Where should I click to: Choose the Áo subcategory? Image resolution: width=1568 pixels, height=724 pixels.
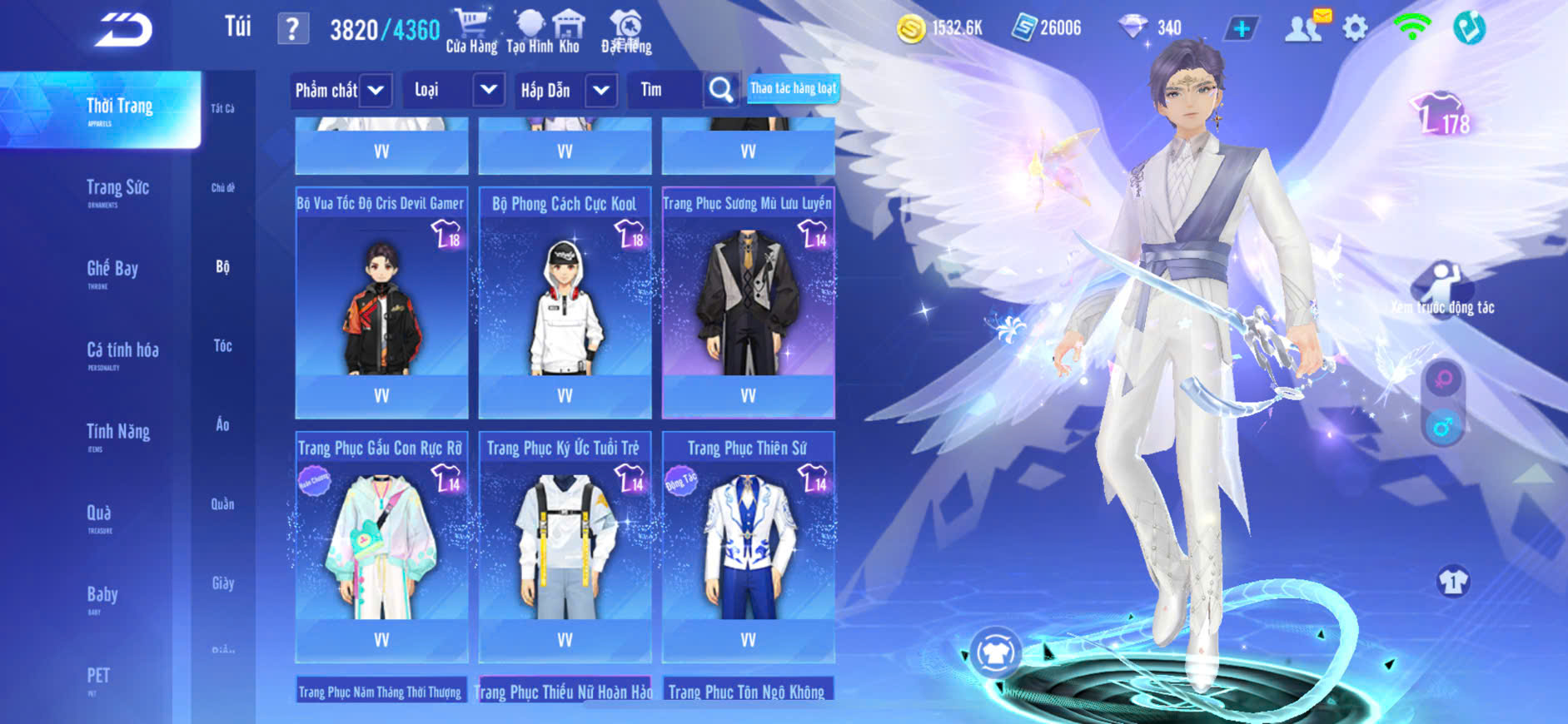click(222, 424)
